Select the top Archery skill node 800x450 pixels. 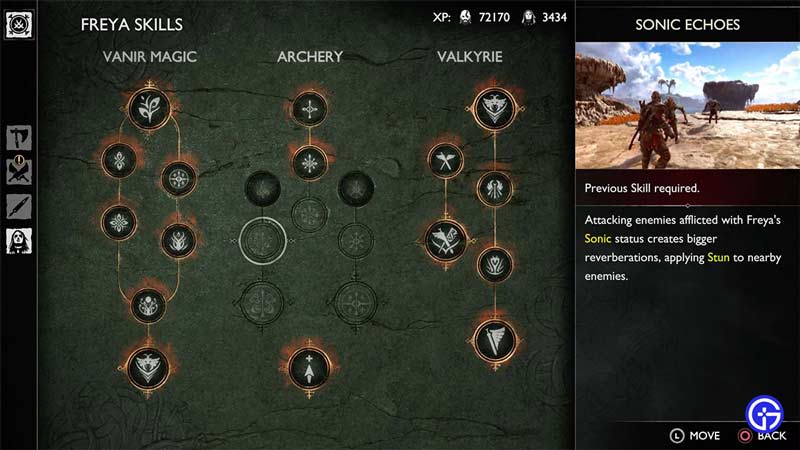click(309, 108)
